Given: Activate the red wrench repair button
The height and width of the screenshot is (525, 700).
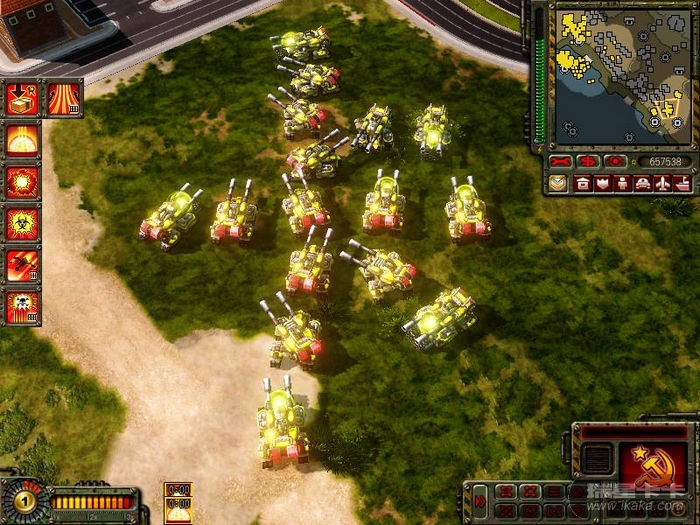Looking at the screenshot, I should click(560, 161).
